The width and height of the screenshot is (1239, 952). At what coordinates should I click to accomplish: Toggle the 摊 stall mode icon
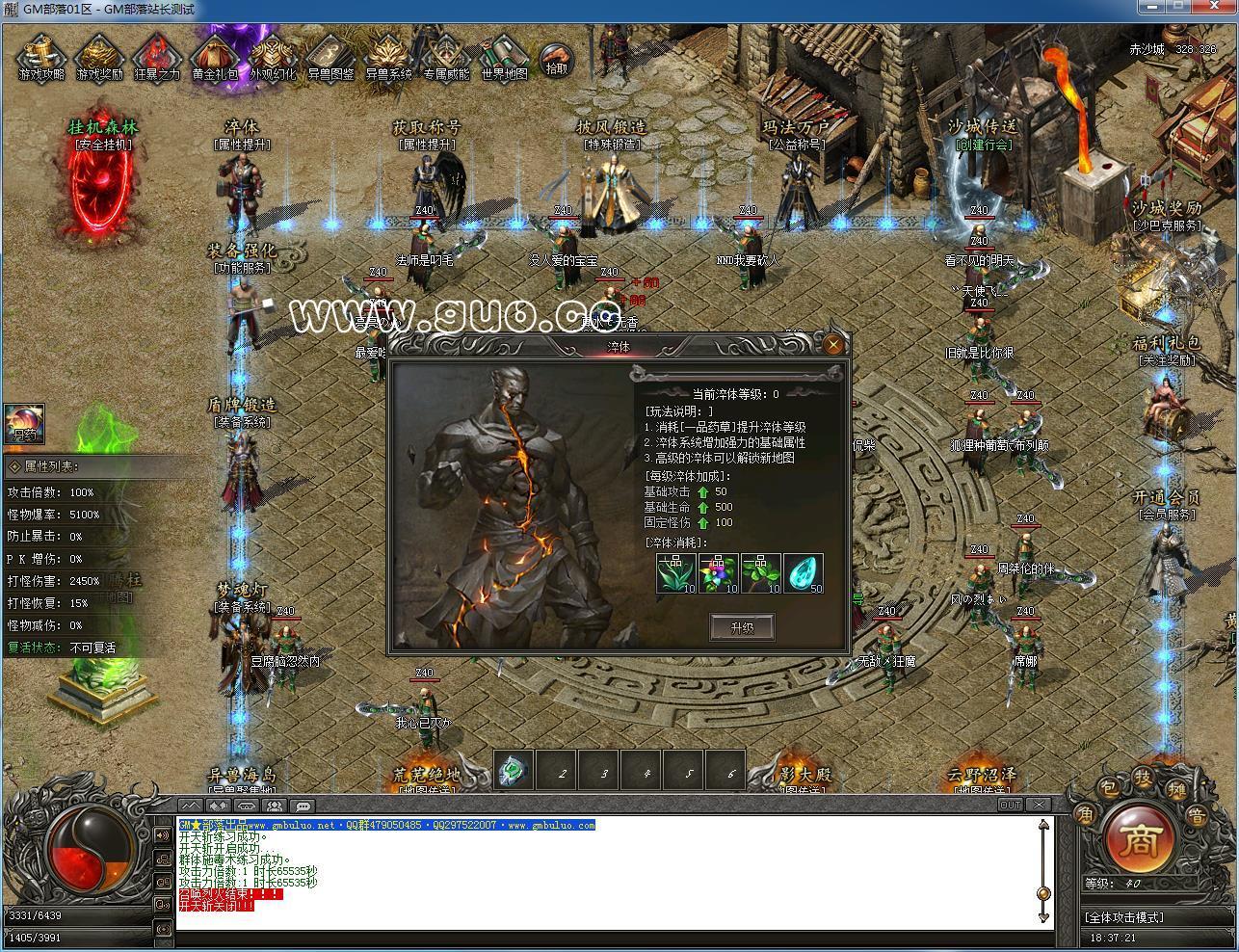pos(1177,791)
